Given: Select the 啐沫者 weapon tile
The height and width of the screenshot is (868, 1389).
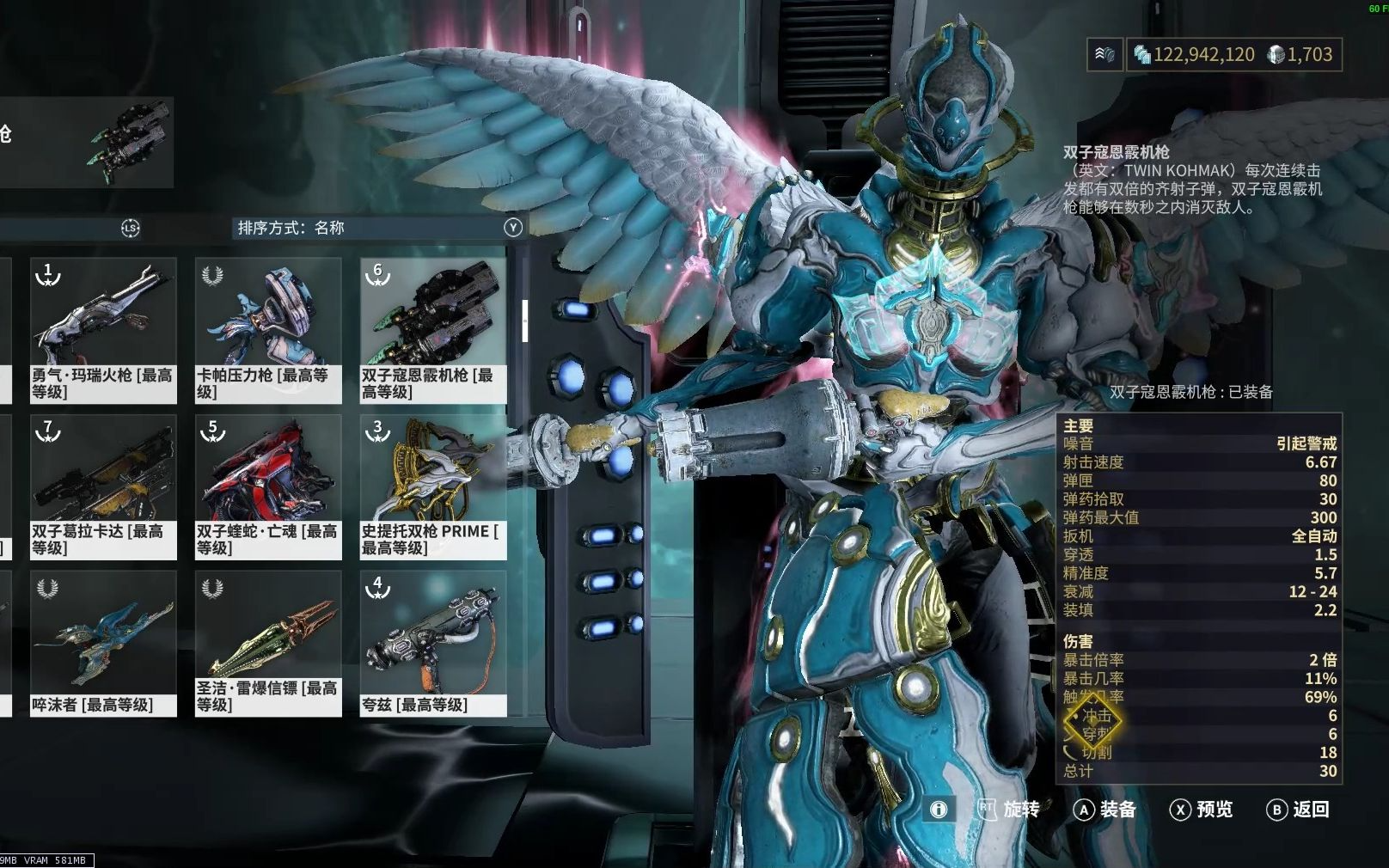Looking at the screenshot, I should pyautogui.click(x=103, y=643).
